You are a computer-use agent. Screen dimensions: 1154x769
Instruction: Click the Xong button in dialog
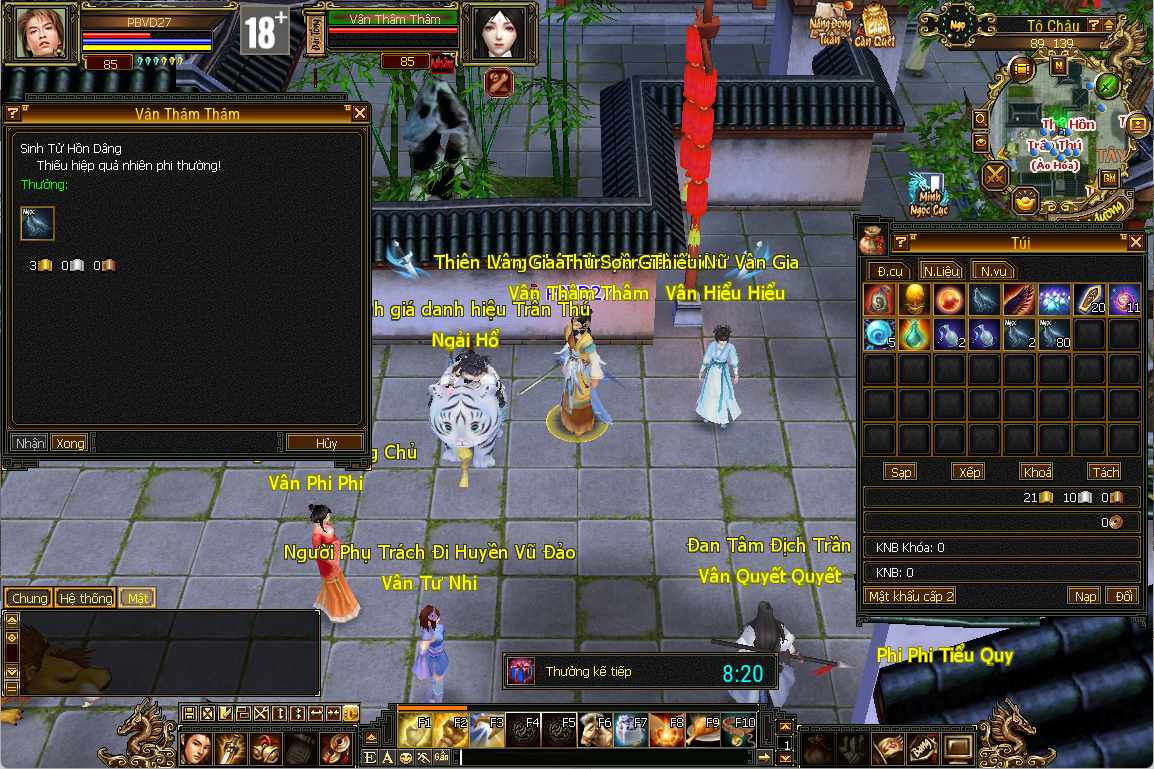[70, 443]
